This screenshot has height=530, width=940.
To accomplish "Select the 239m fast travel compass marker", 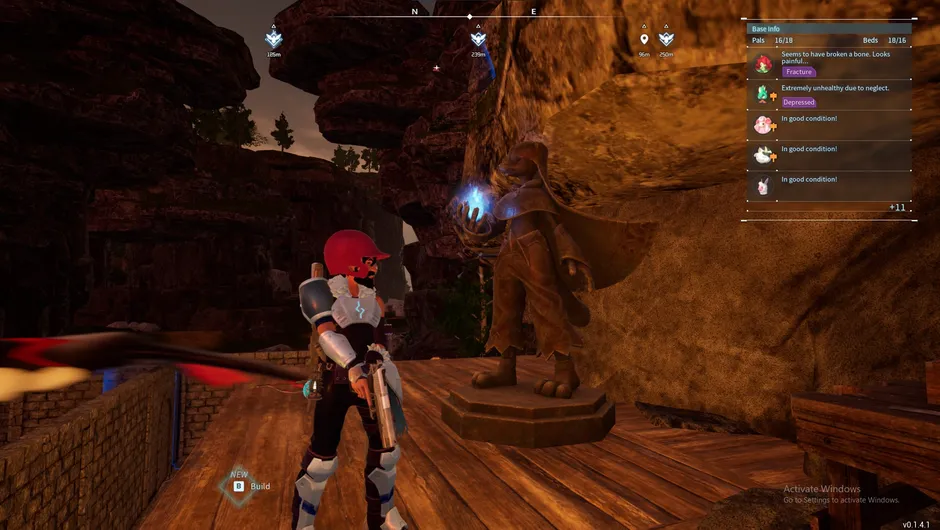I will [478, 39].
